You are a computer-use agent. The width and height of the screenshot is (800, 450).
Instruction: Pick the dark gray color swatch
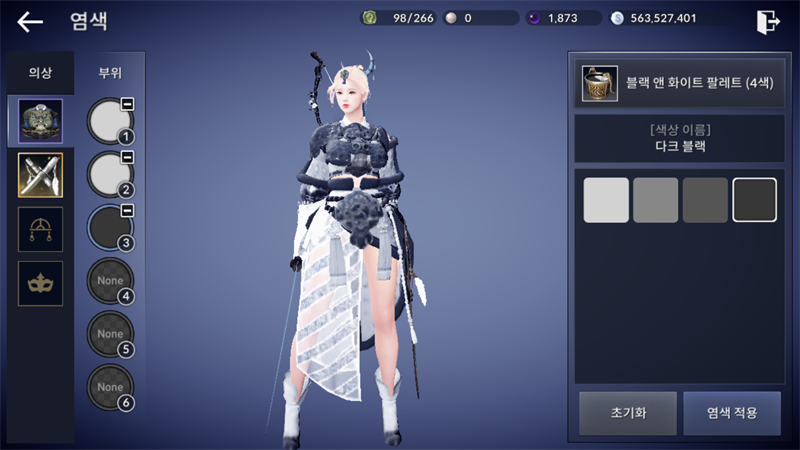[705, 200]
